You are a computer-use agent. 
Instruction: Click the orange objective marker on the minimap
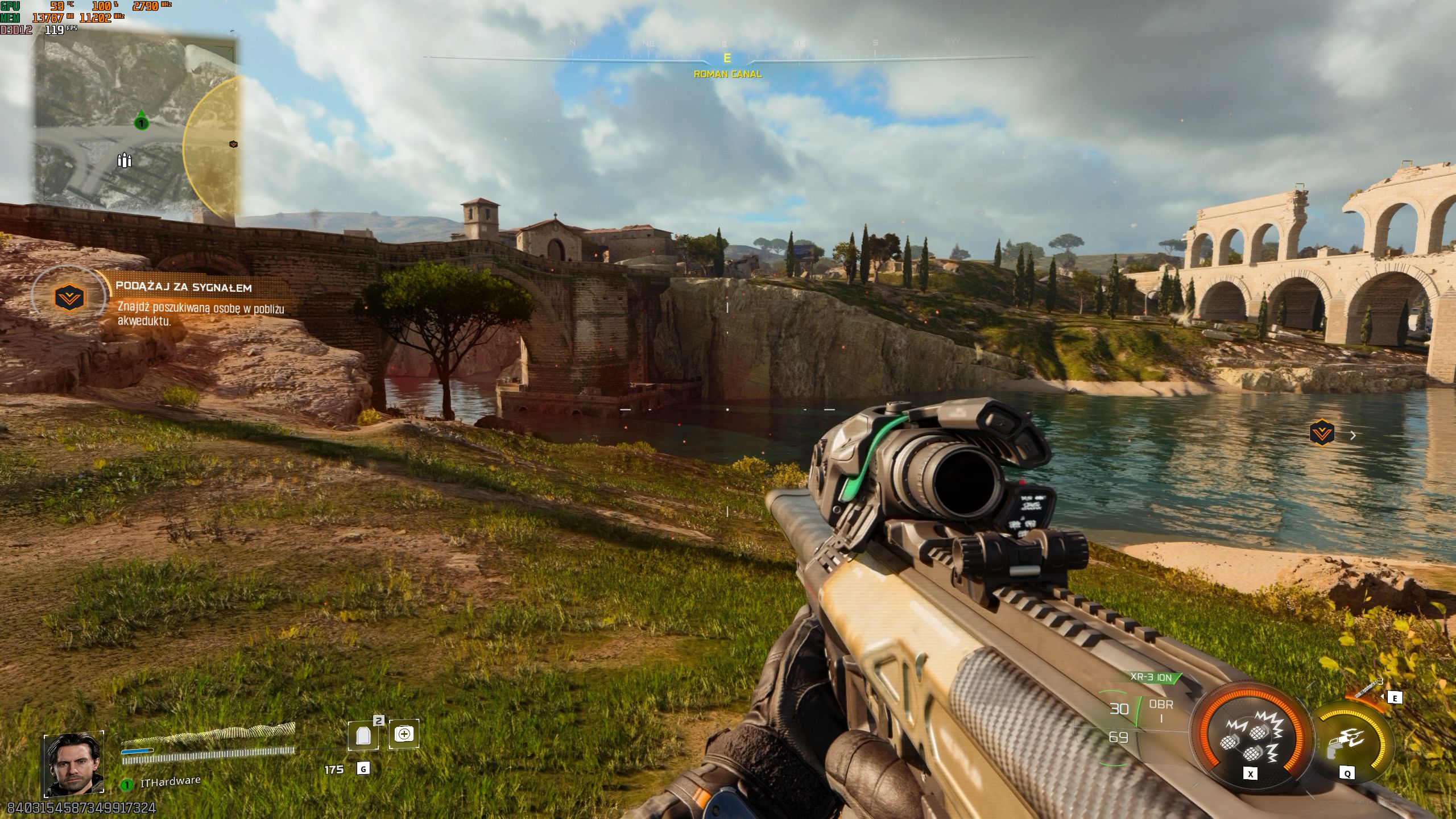click(233, 144)
